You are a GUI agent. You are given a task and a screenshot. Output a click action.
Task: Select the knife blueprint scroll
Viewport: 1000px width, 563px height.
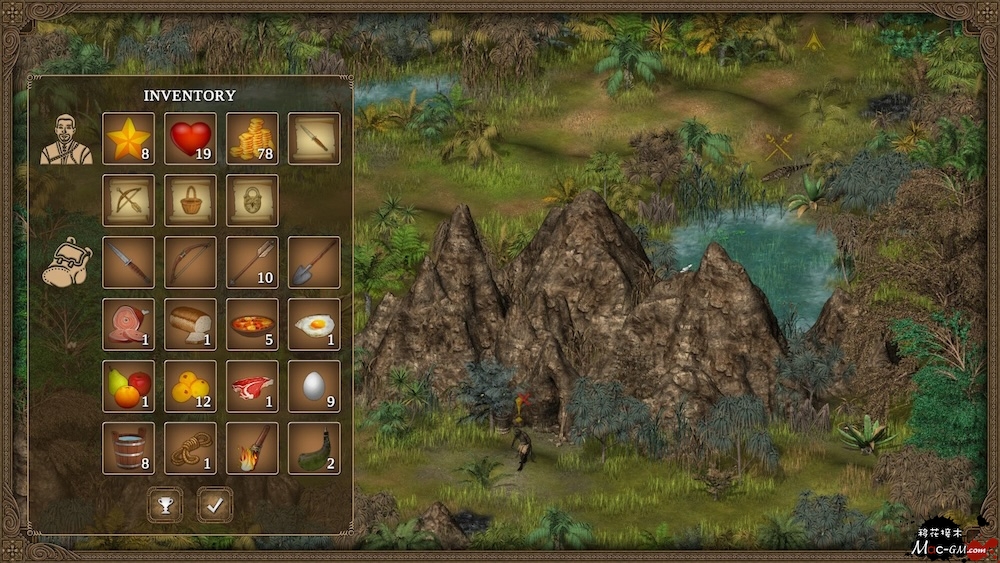tap(314, 138)
